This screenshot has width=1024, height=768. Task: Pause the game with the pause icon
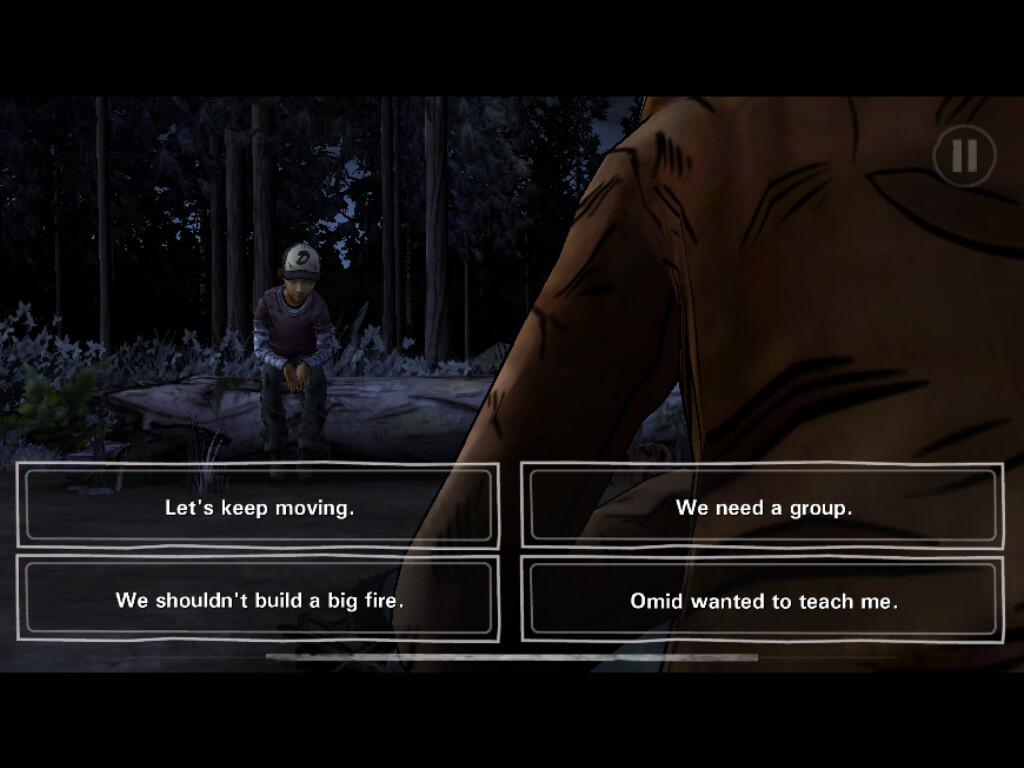(964, 156)
